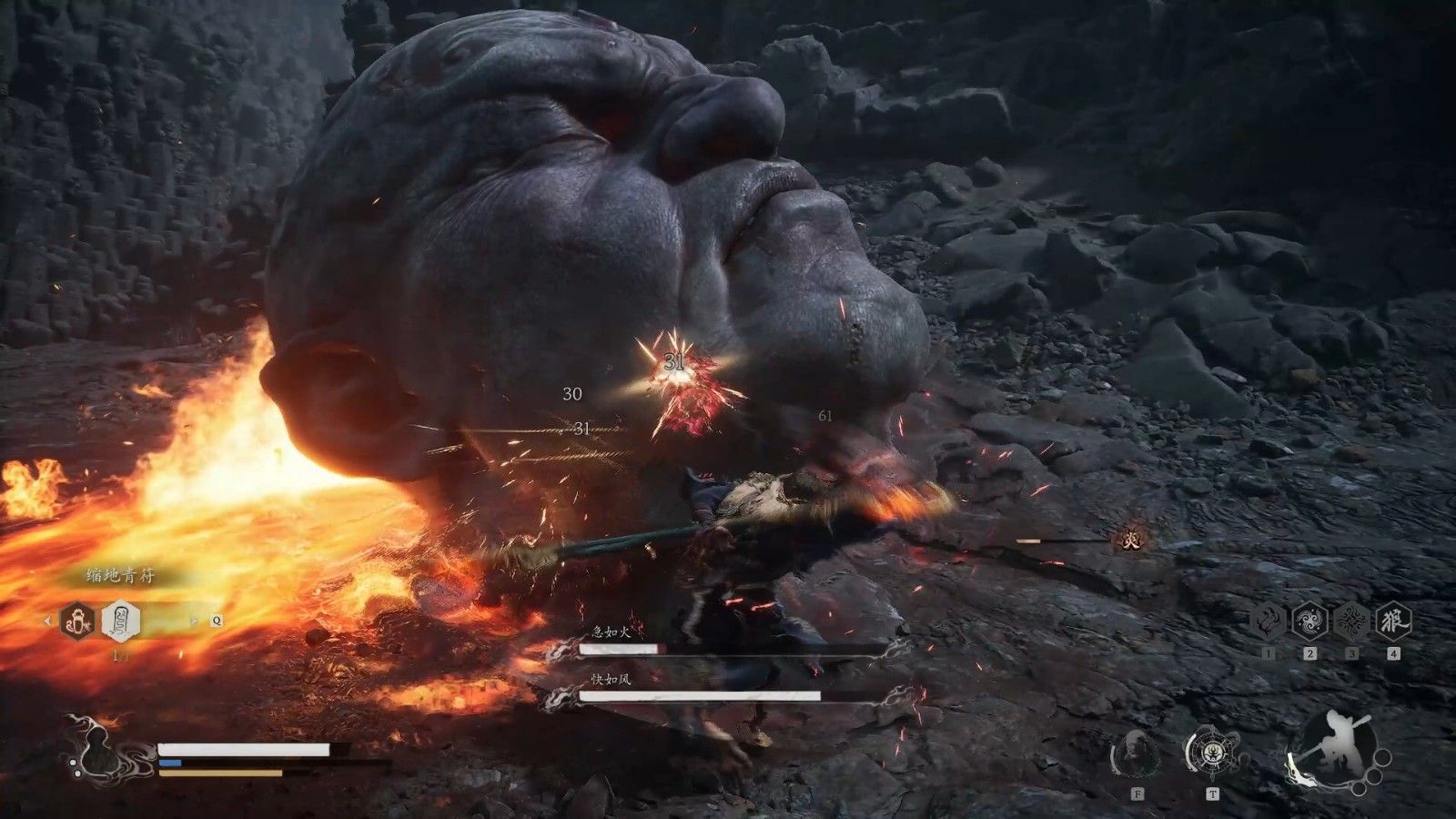Viewport: 1456px width, 819px height.
Task: Cycle items with the left arrow
Action: tap(48, 622)
